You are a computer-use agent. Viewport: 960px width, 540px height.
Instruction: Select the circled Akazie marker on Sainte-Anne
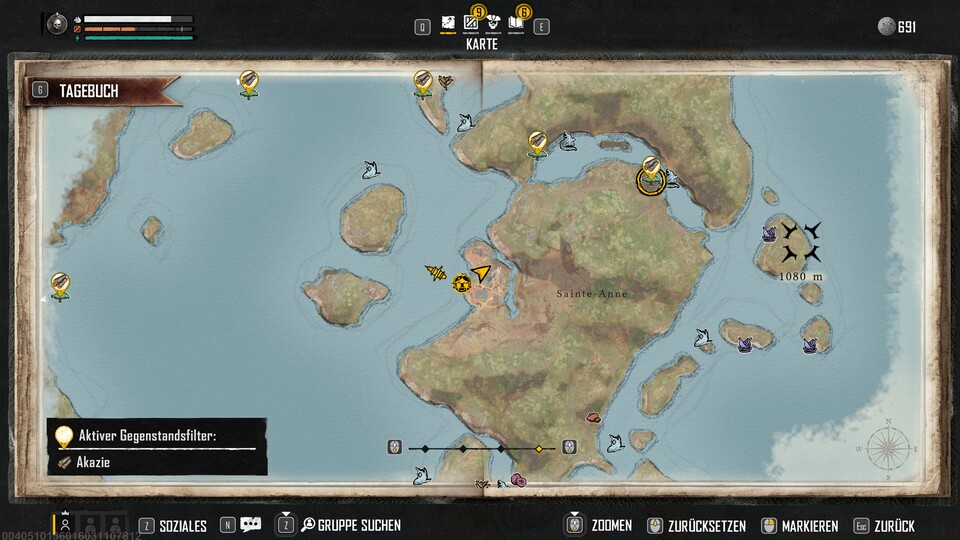[652, 178]
